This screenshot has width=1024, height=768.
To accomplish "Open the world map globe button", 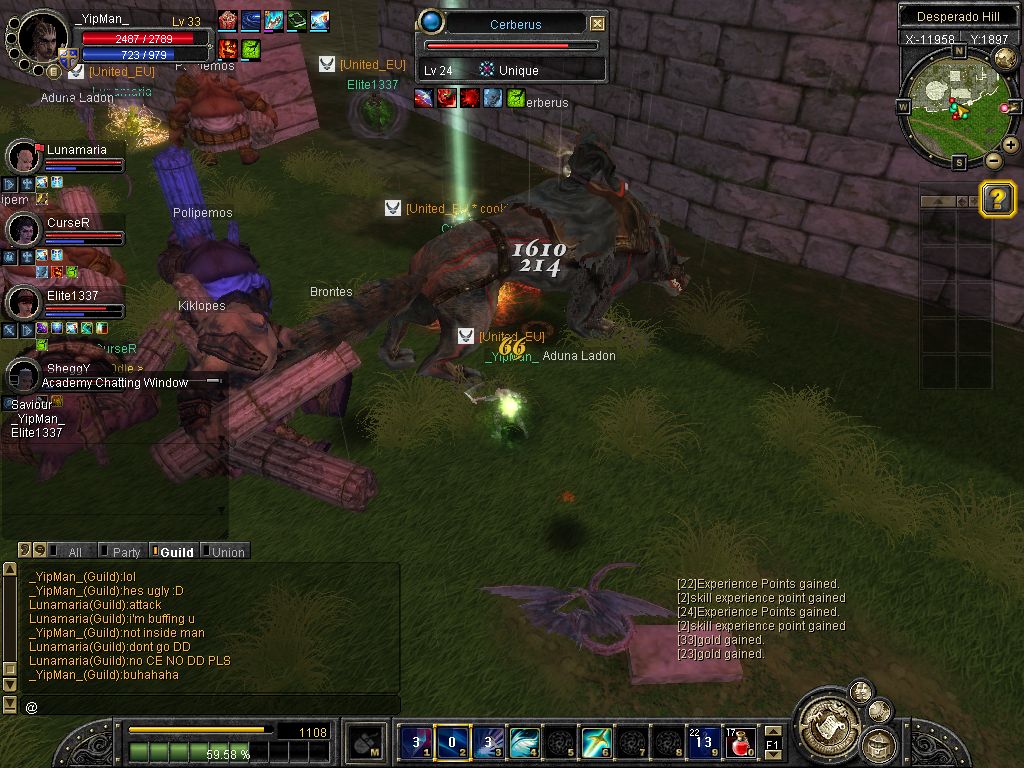I will click(1005, 58).
